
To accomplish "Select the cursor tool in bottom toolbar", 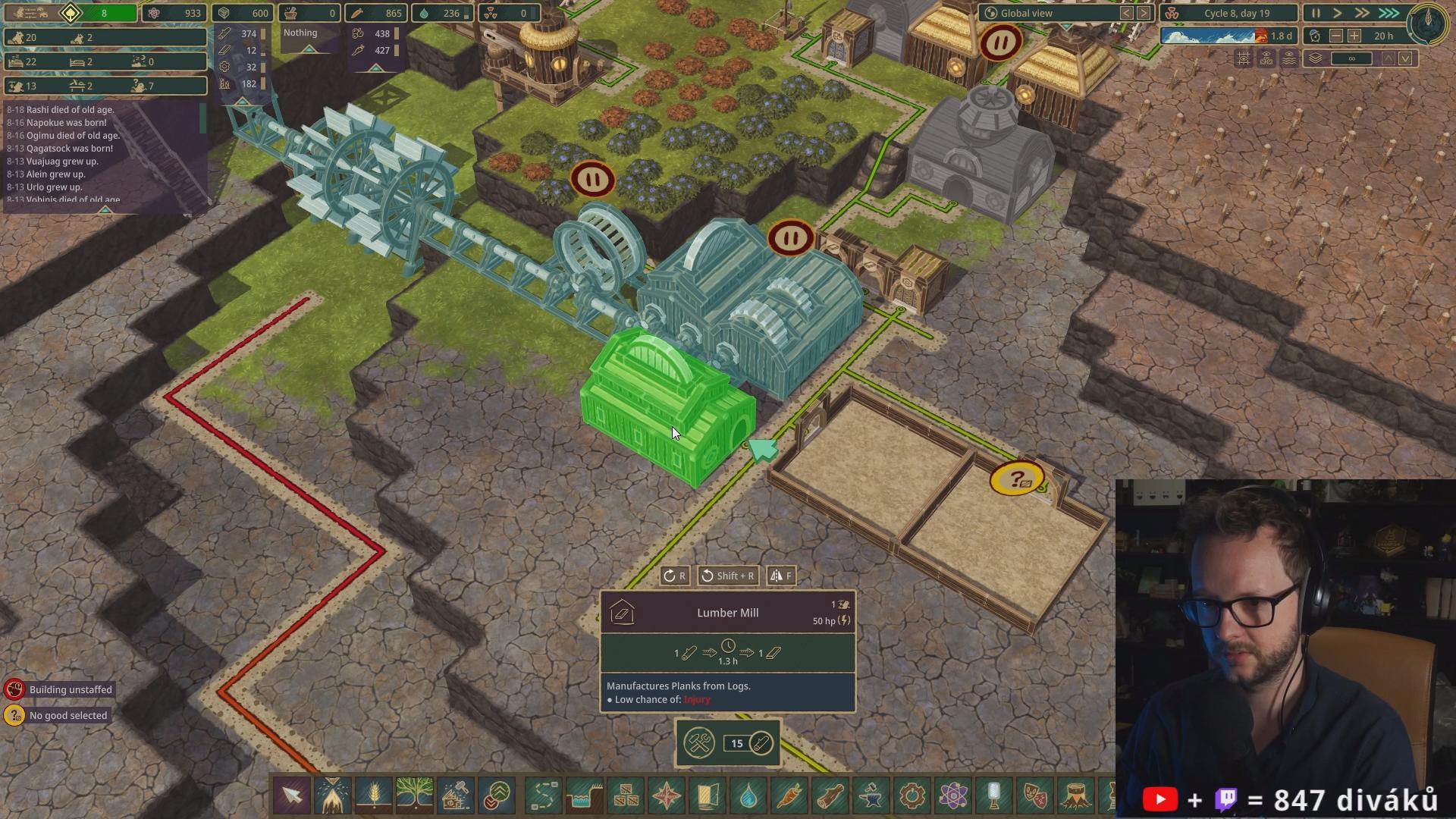I will [x=292, y=796].
